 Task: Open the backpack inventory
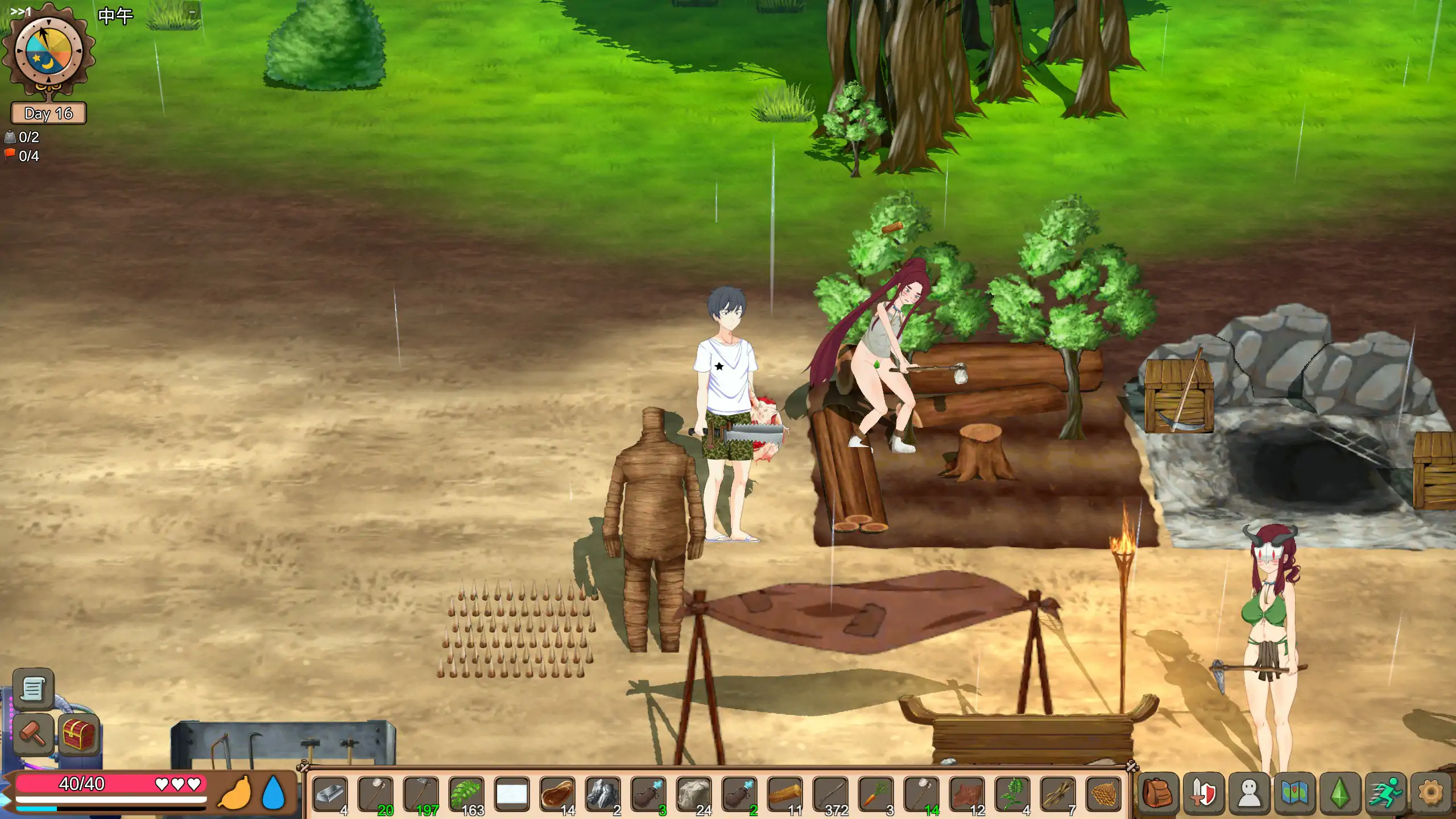click(1158, 793)
